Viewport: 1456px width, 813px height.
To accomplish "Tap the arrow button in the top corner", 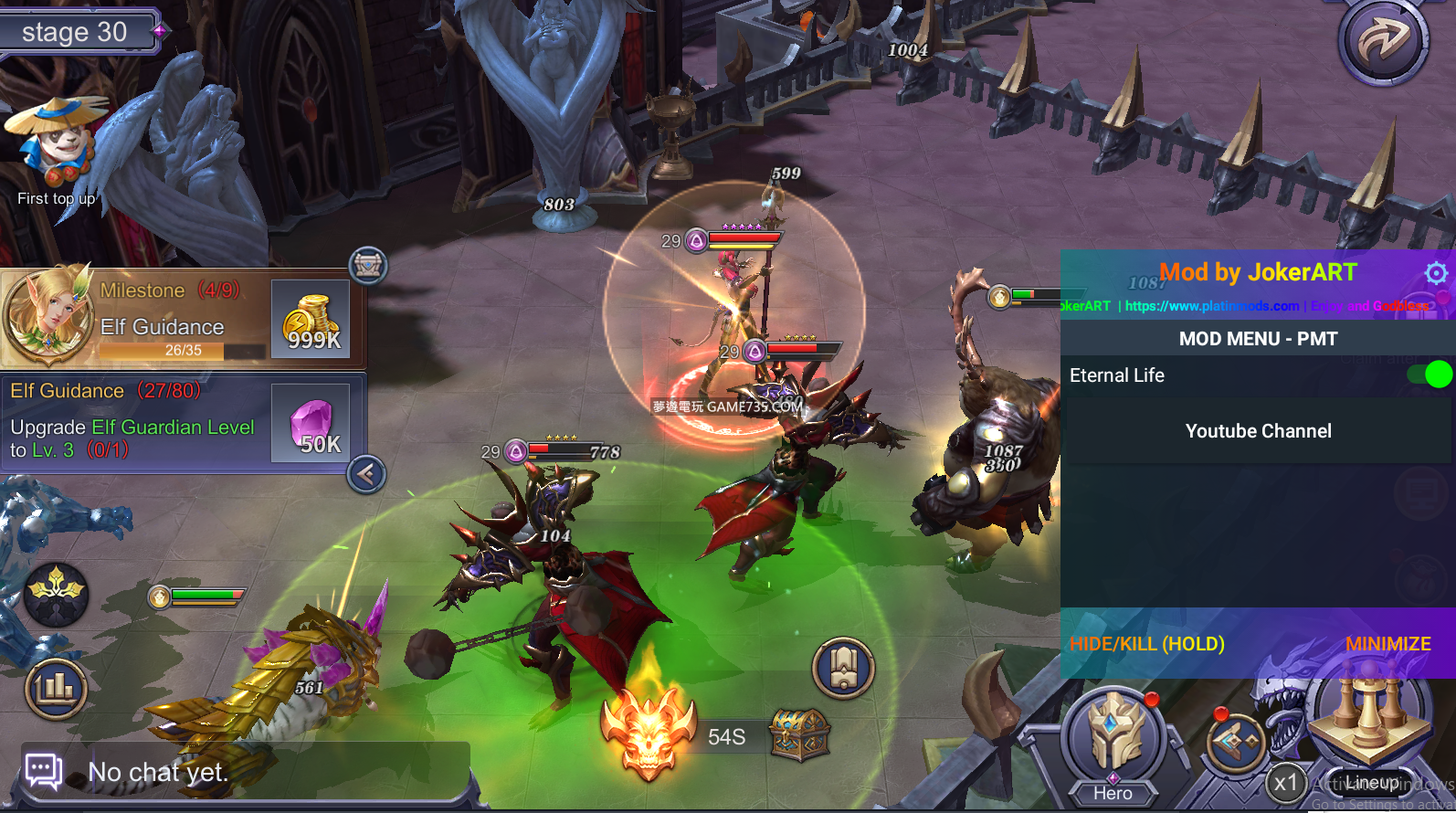I will click(1383, 41).
